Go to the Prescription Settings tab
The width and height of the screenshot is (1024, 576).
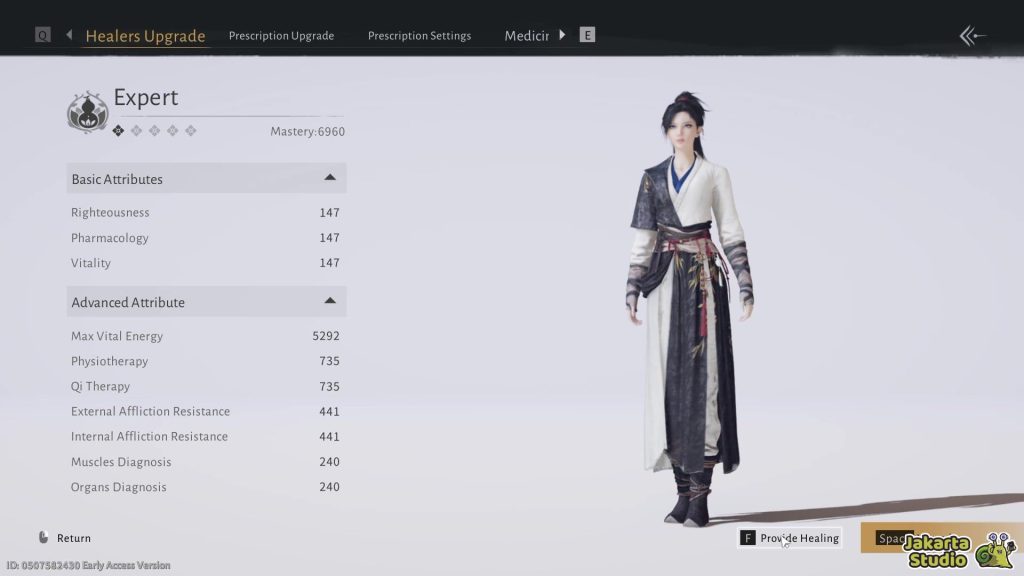click(x=419, y=36)
